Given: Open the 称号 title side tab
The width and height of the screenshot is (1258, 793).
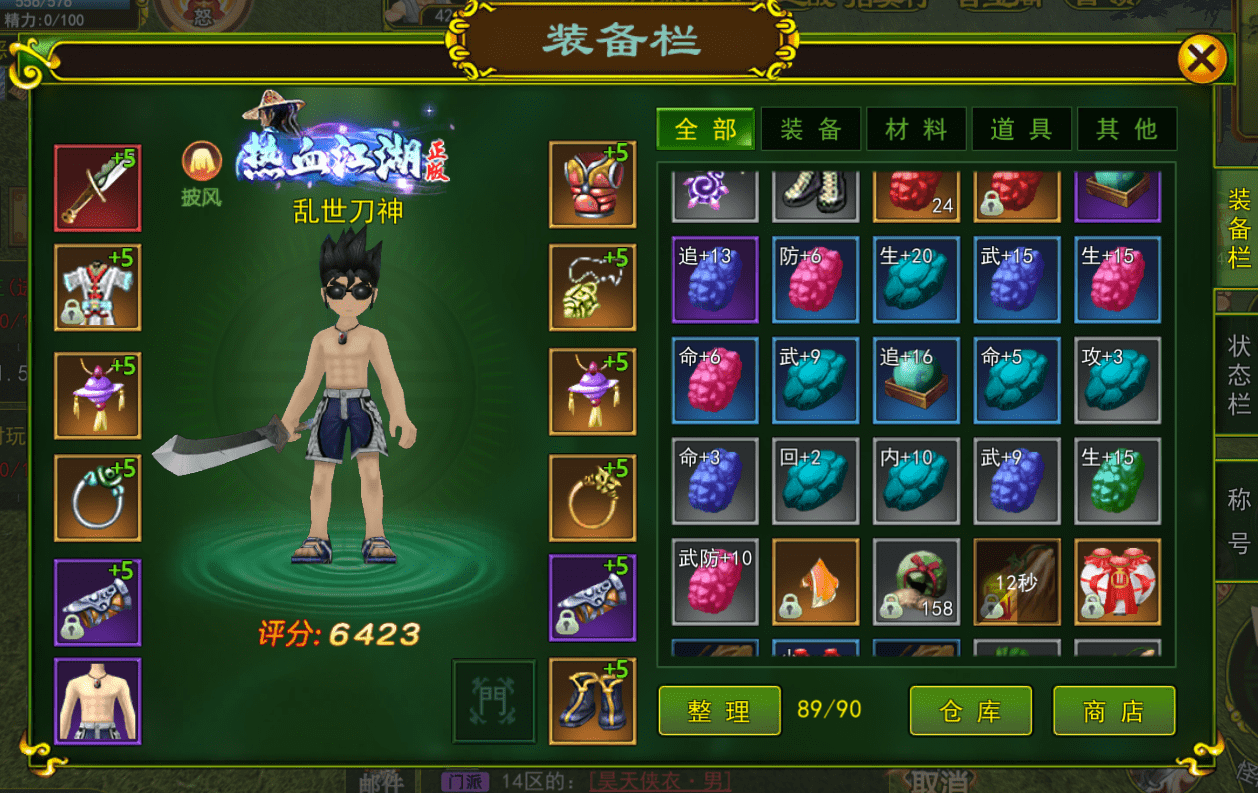Looking at the screenshot, I should 1239,521.
